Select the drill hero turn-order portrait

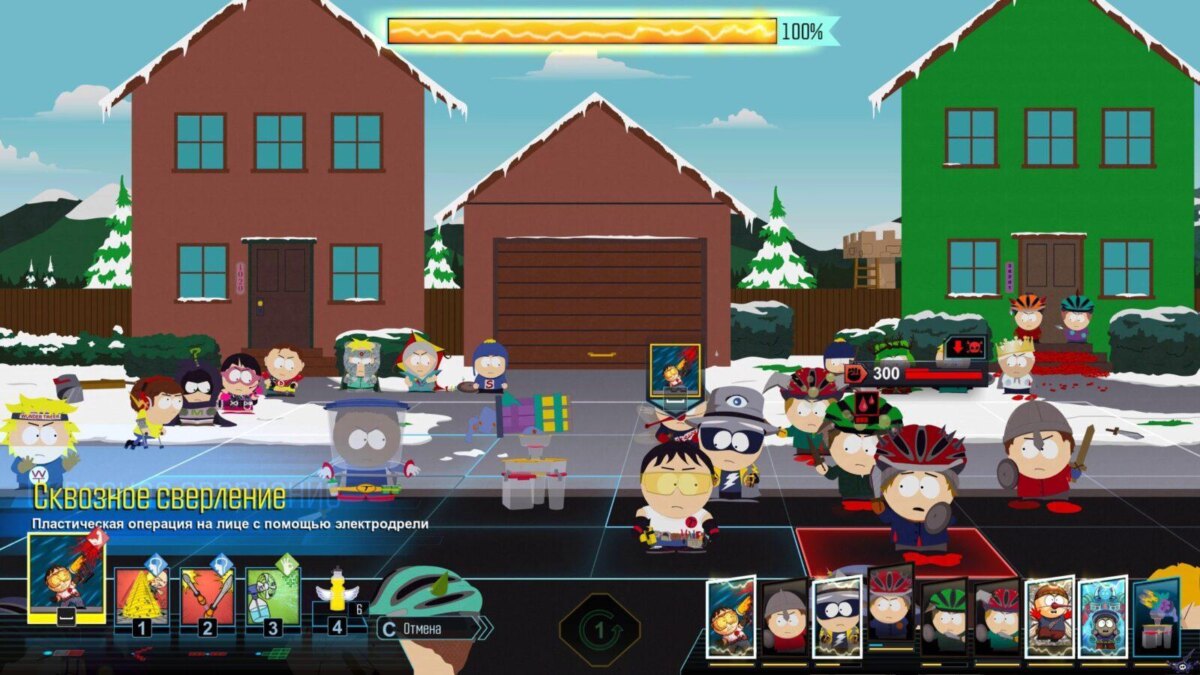point(731,617)
